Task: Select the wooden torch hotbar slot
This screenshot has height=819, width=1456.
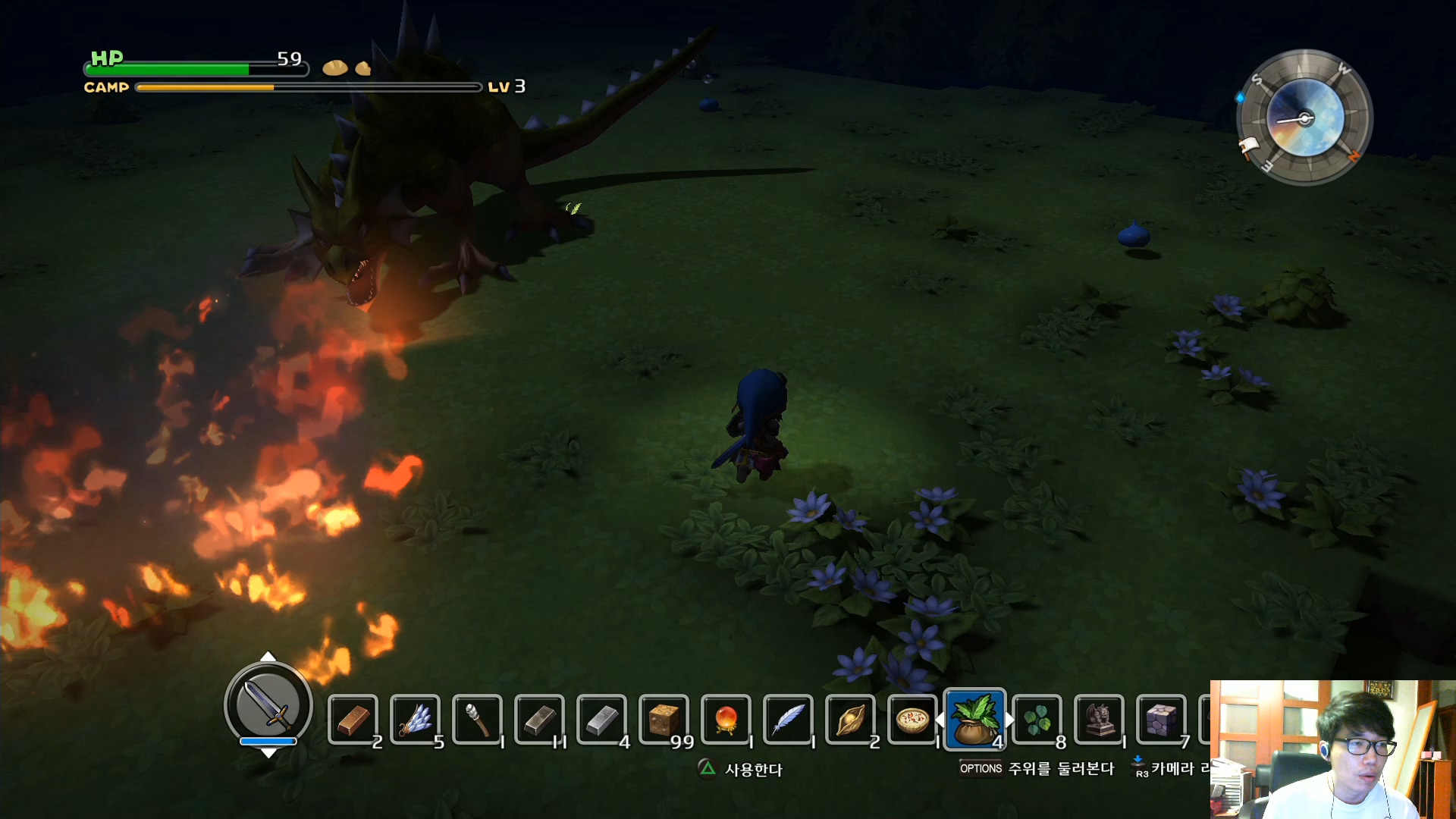Action: click(478, 719)
